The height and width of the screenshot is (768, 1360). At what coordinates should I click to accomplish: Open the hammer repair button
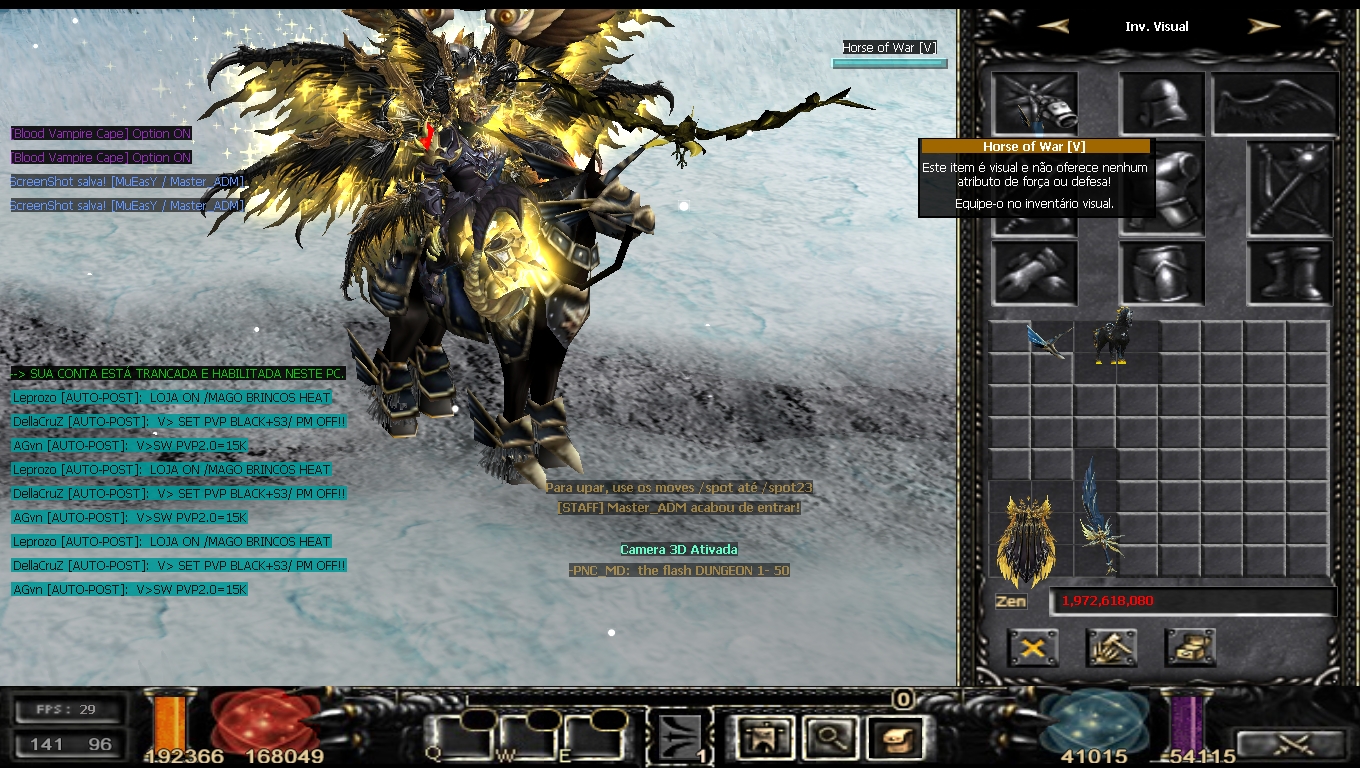1112,648
